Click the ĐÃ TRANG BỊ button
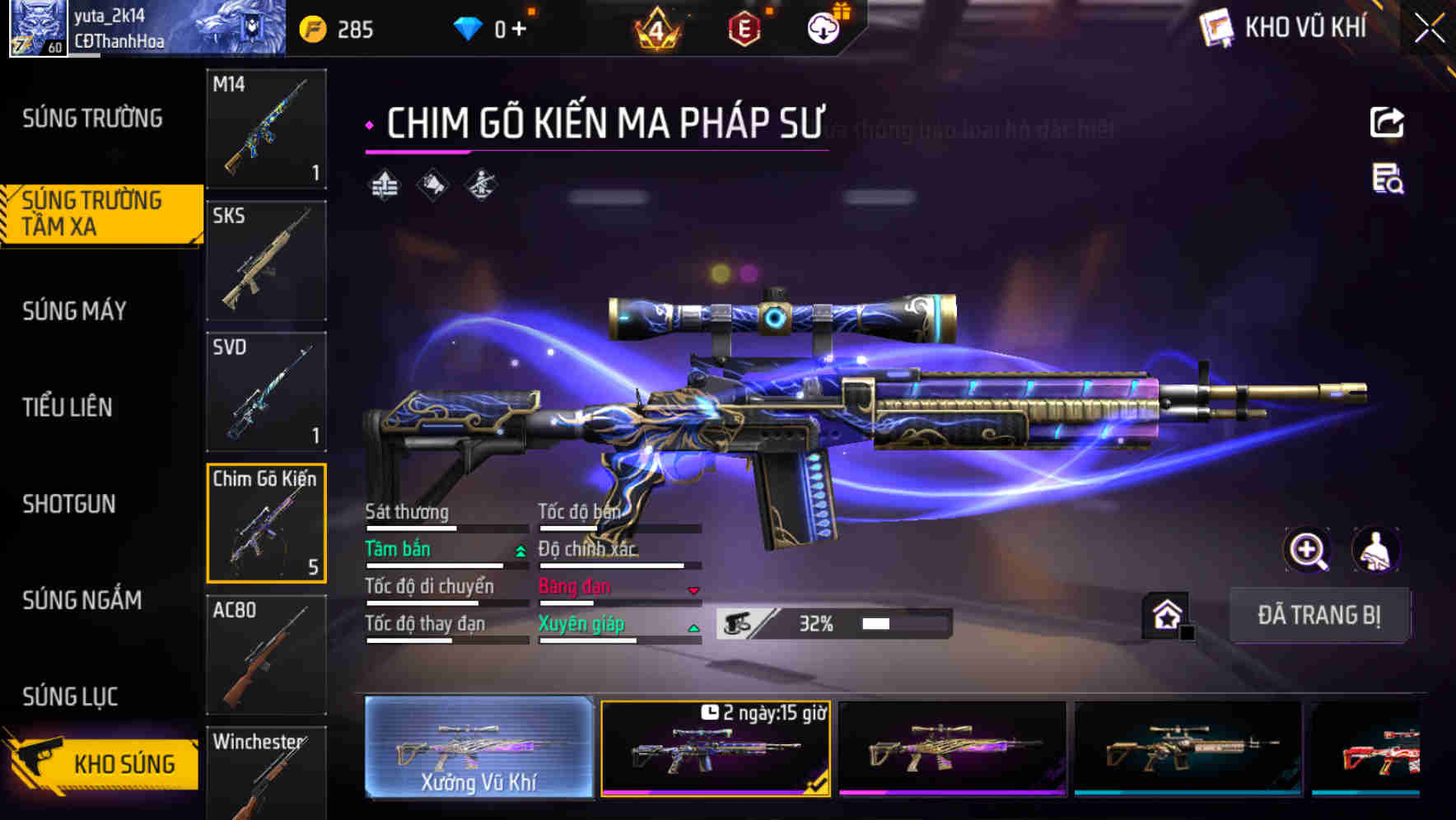This screenshot has width=1456, height=820. pyautogui.click(x=1319, y=616)
